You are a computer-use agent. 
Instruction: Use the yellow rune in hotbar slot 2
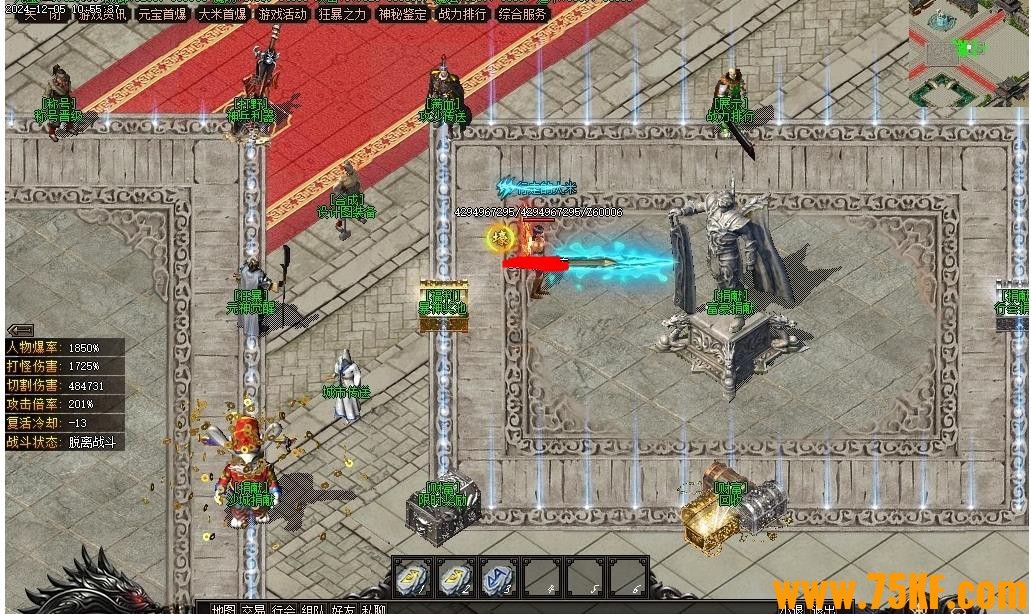pyautogui.click(x=455, y=577)
